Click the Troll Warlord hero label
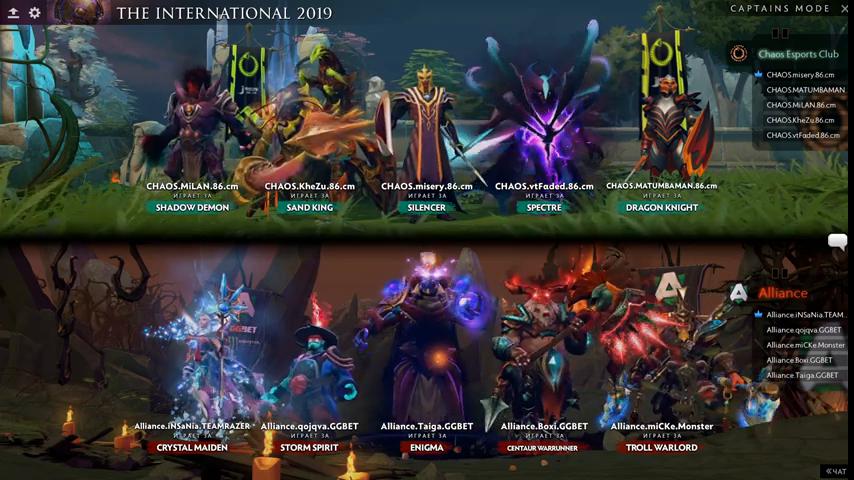The width and height of the screenshot is (854, 480). 661,448
